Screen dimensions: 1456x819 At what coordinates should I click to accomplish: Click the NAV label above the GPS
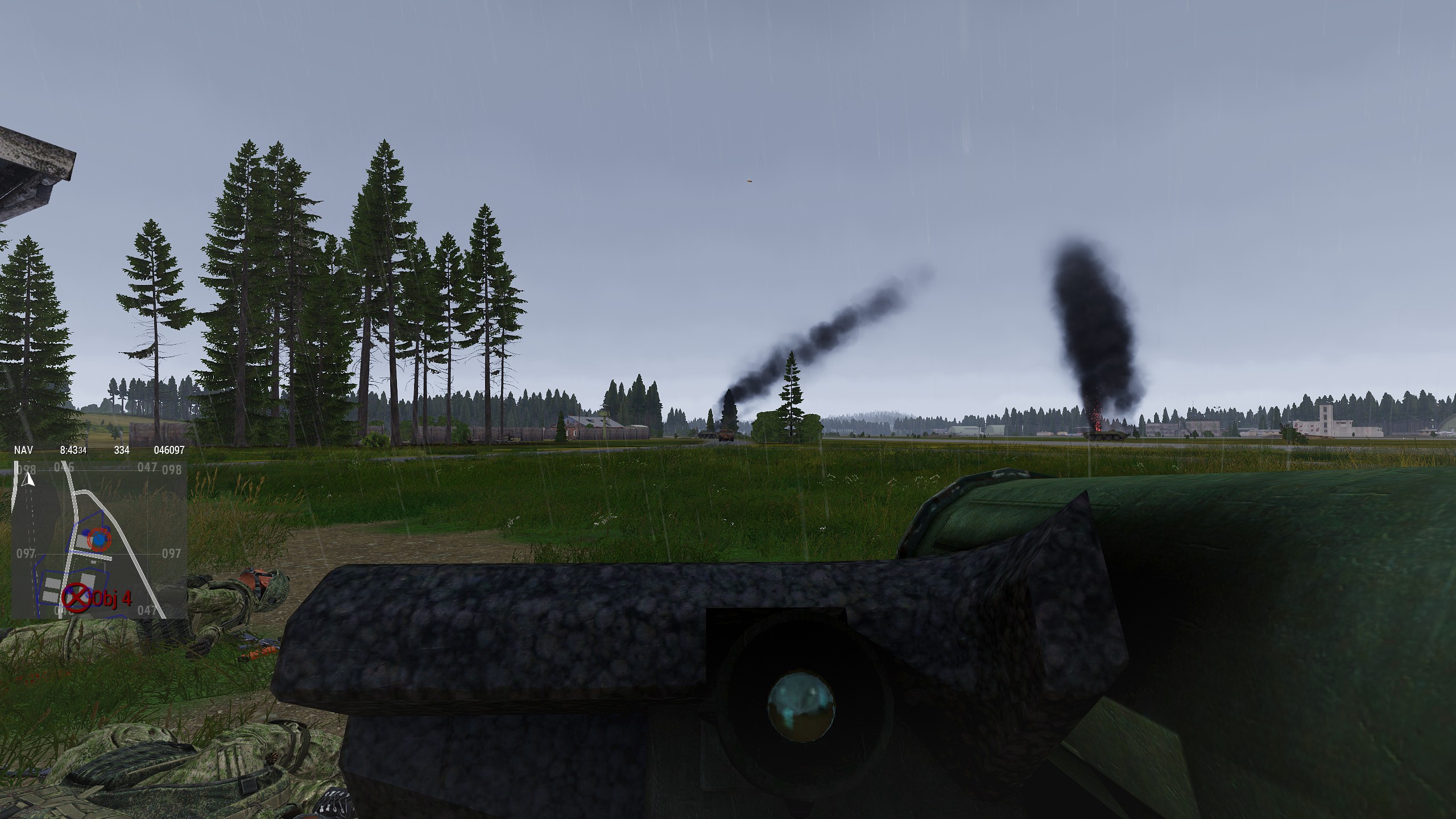click(x=23, y=450)
